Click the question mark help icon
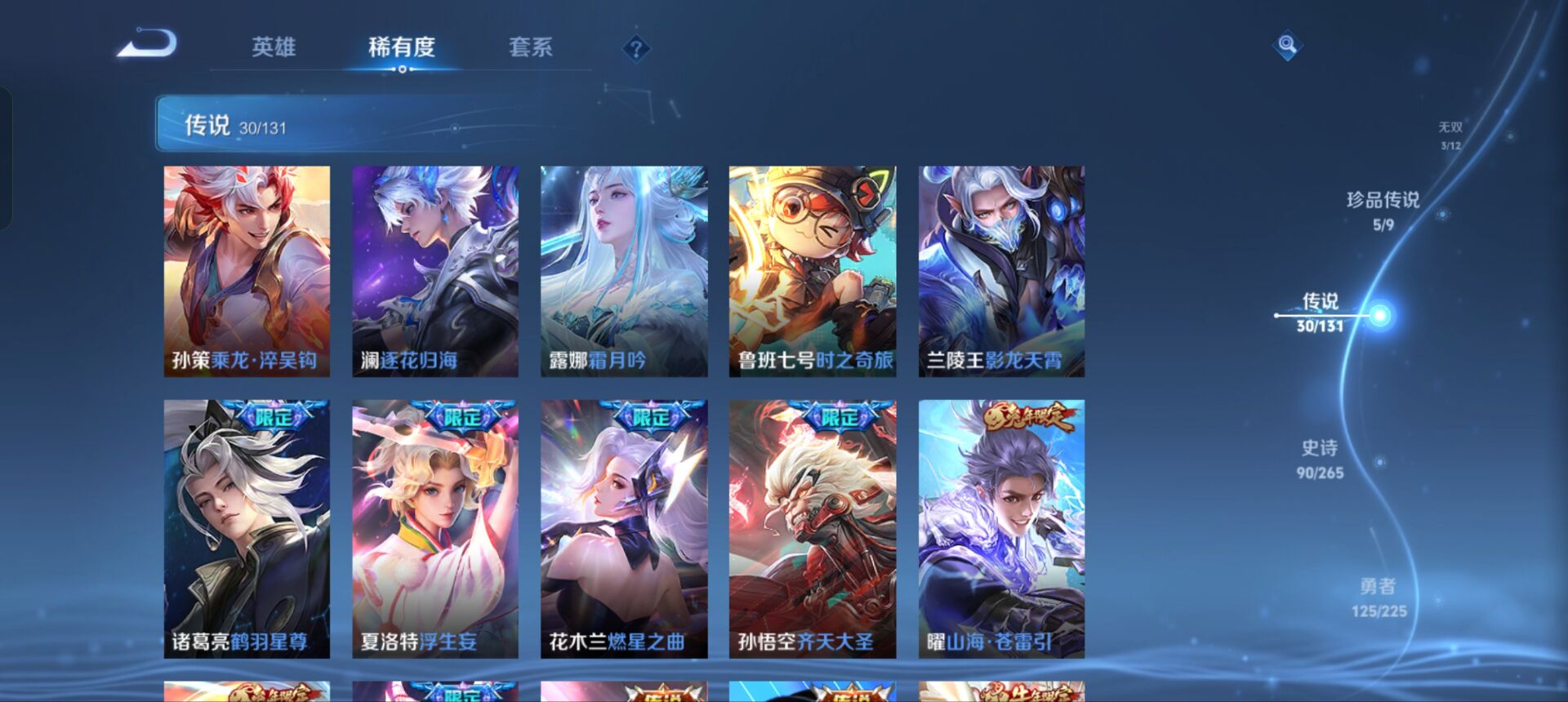 point(635,49)
